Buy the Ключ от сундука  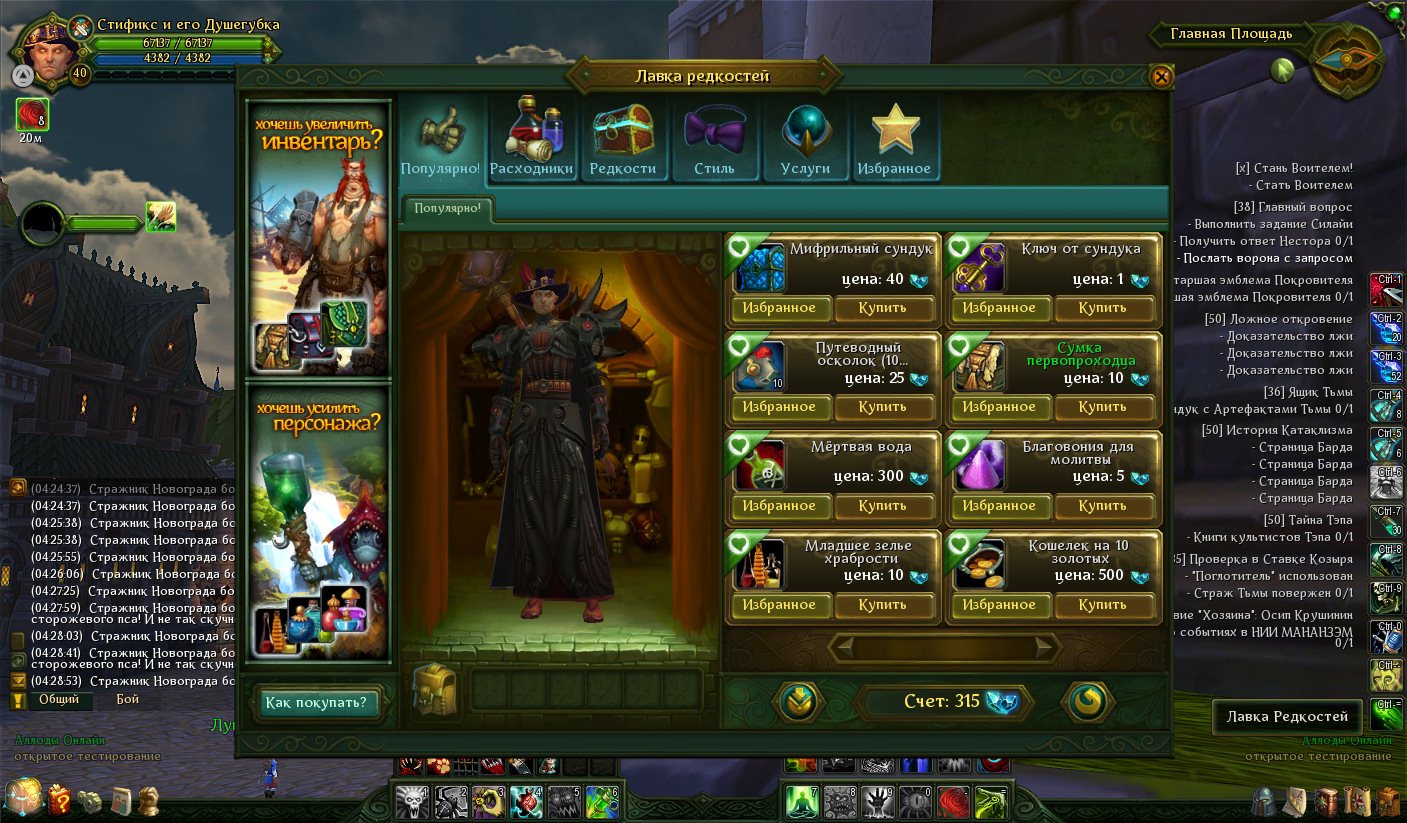[1102, 308]
